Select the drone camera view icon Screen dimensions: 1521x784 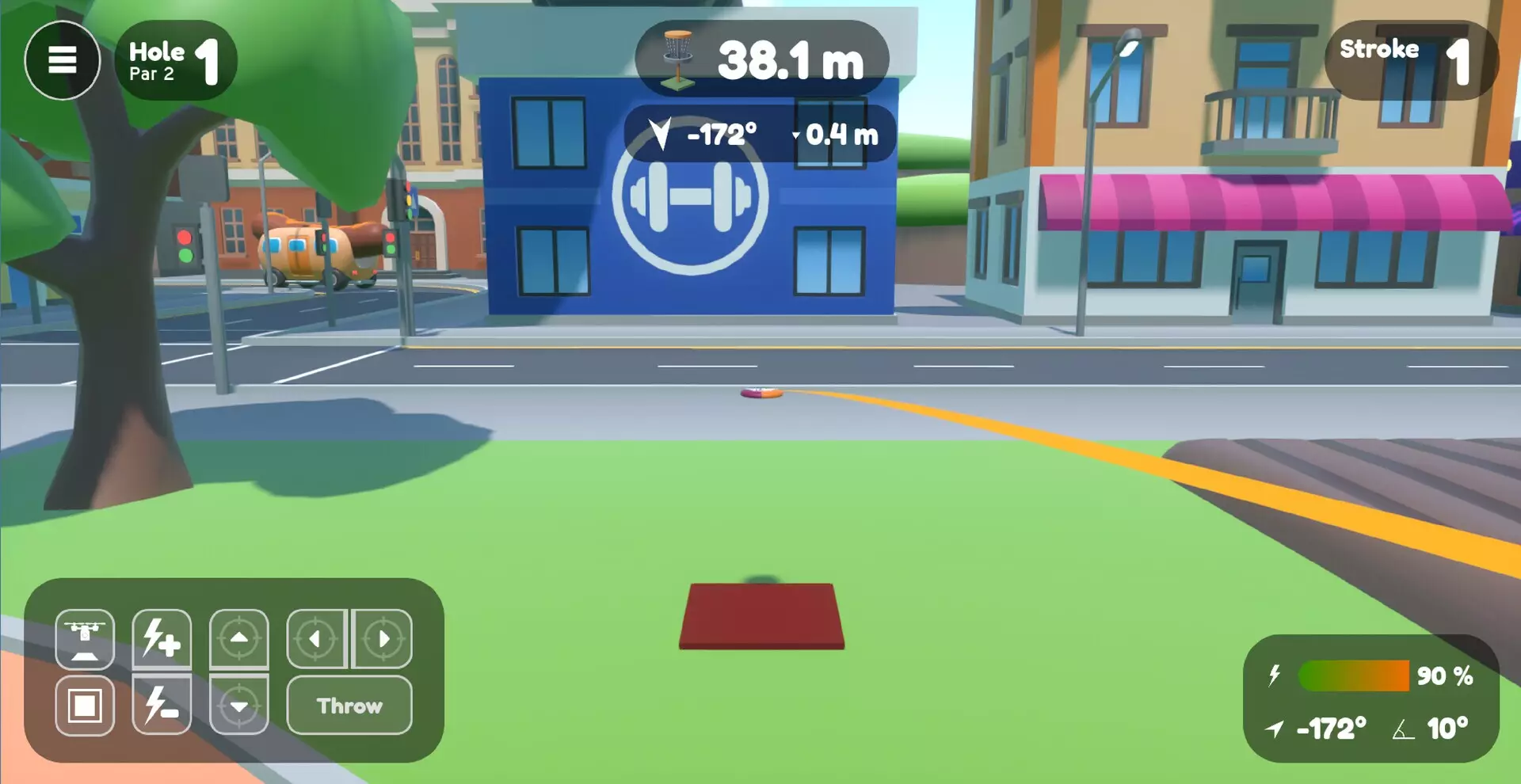click(x=86, y=640)
